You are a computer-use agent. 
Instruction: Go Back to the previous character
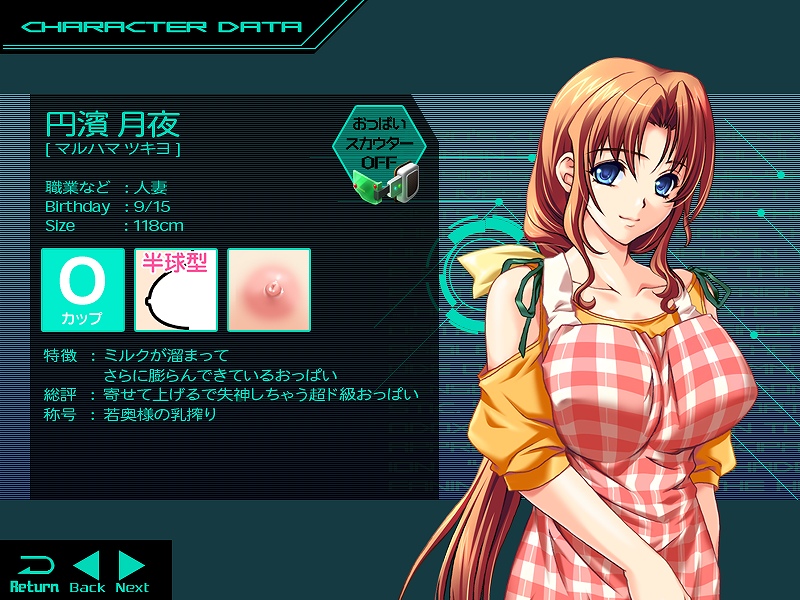[x=87, y=572]
